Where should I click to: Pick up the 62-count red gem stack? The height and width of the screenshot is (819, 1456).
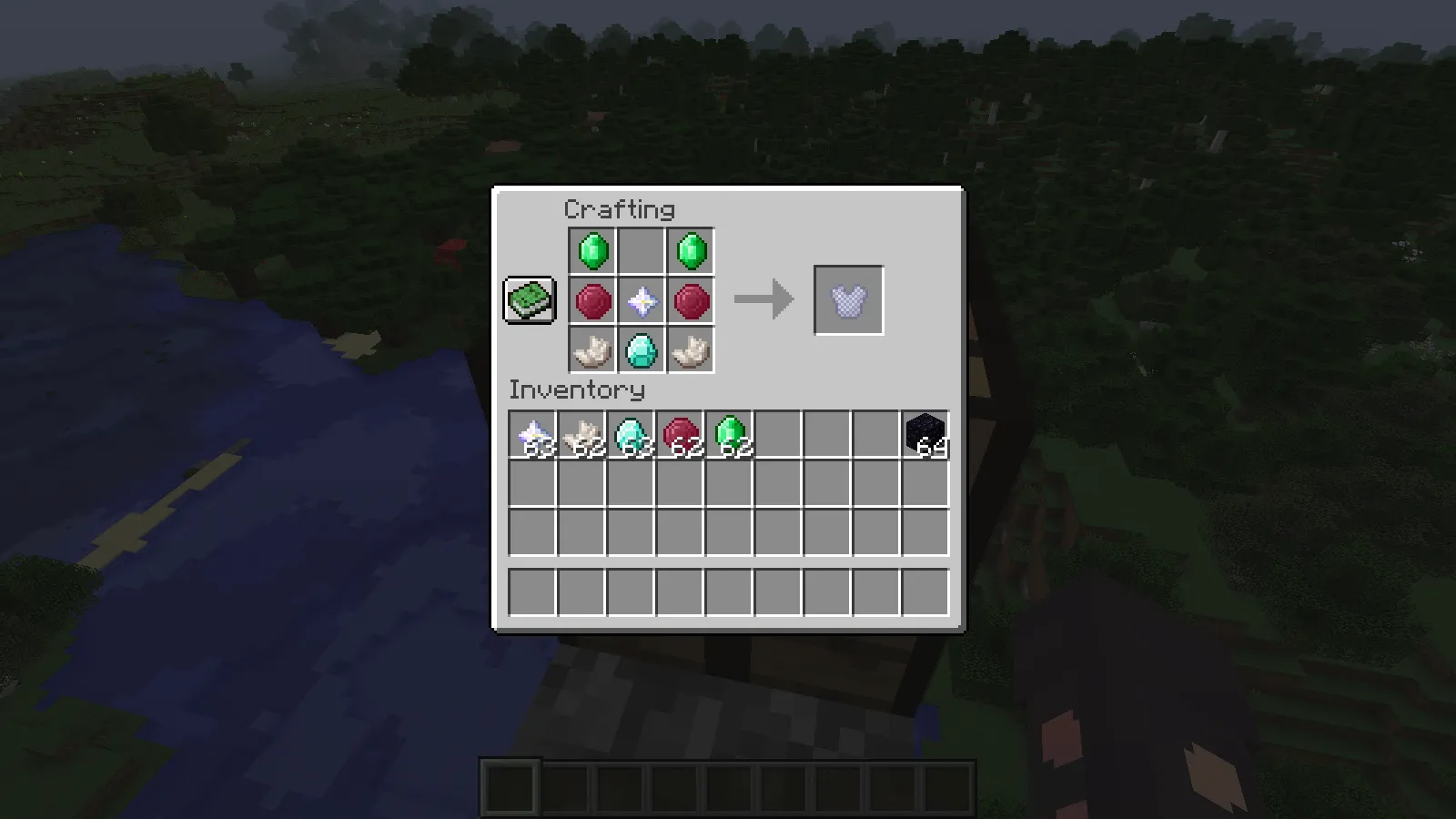click(681, 432)
